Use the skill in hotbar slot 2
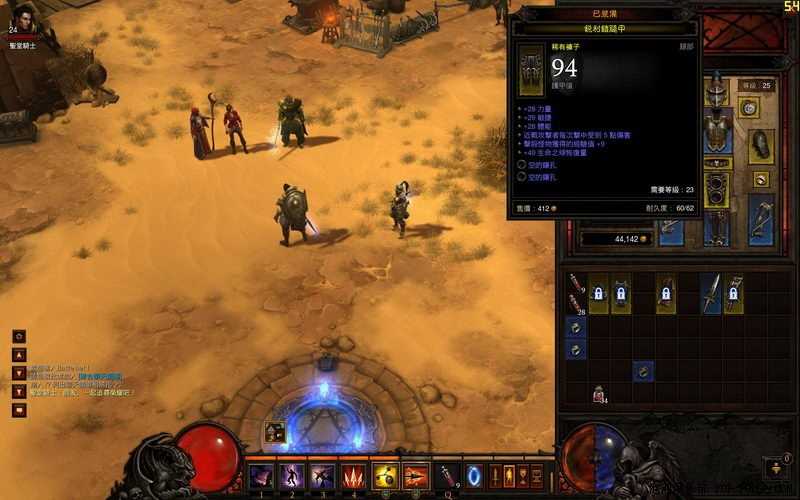Screen dimensions: 800x500 point(292,476)
